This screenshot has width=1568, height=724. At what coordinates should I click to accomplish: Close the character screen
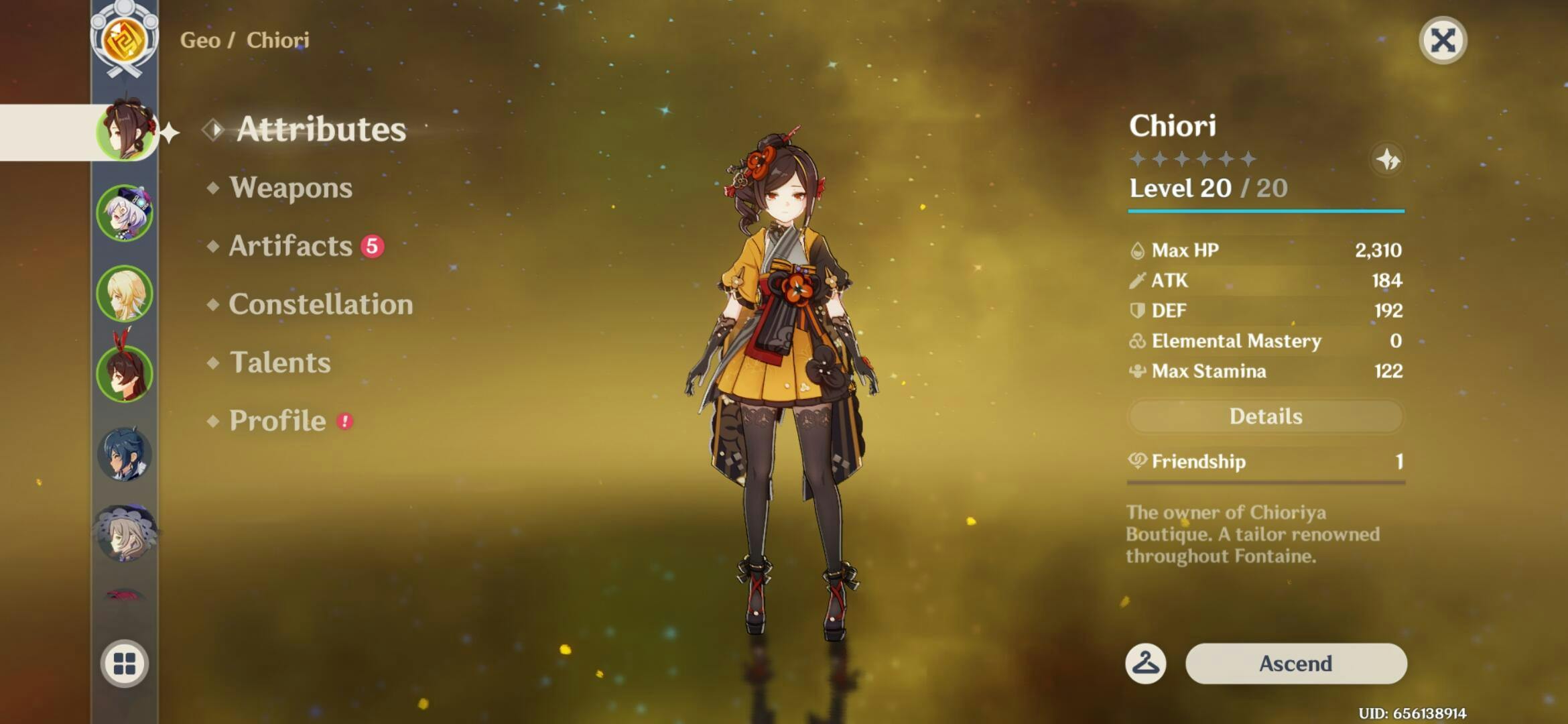[x=1442, y=41]
